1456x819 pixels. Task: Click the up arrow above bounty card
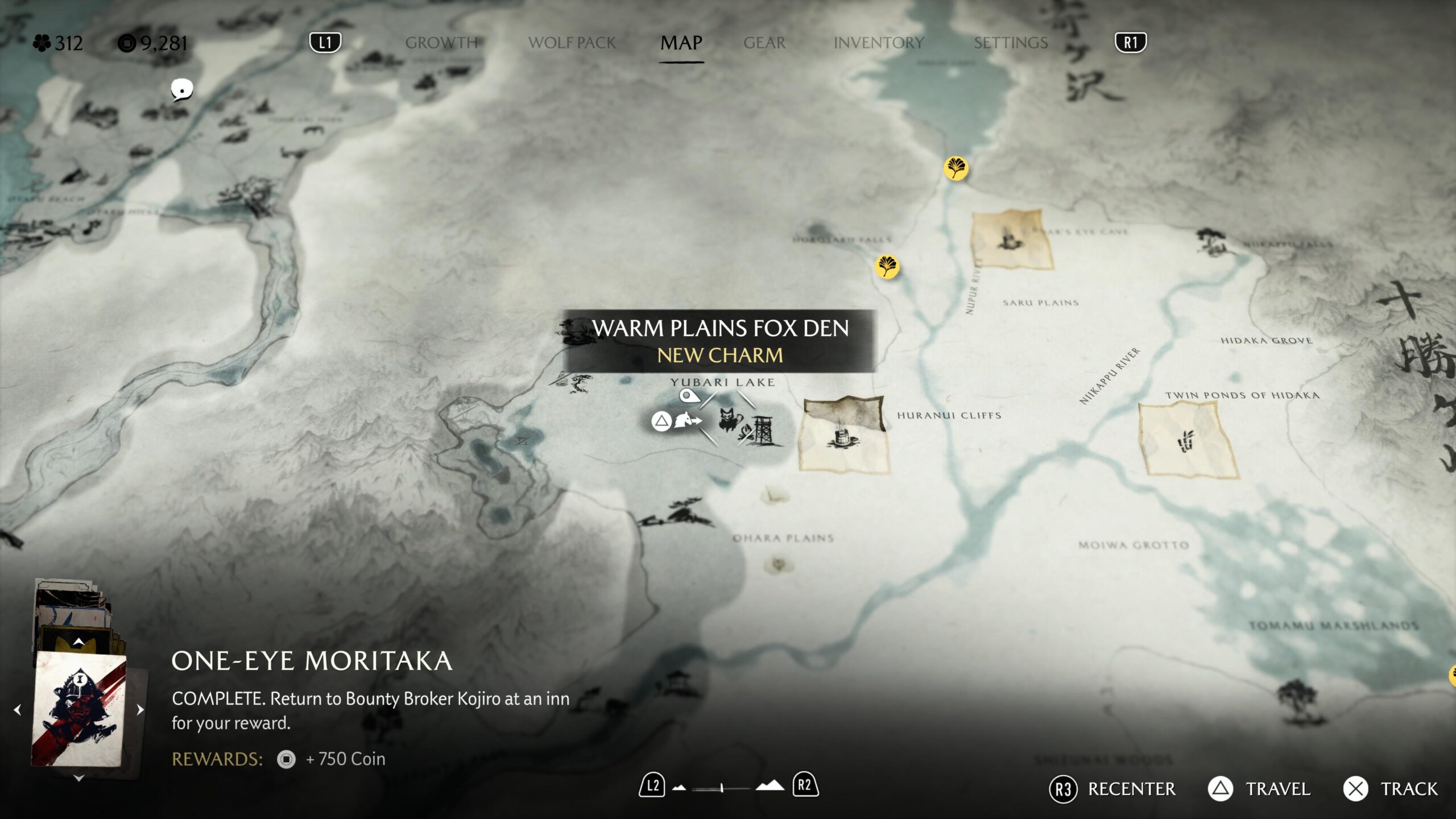[79, 642]
